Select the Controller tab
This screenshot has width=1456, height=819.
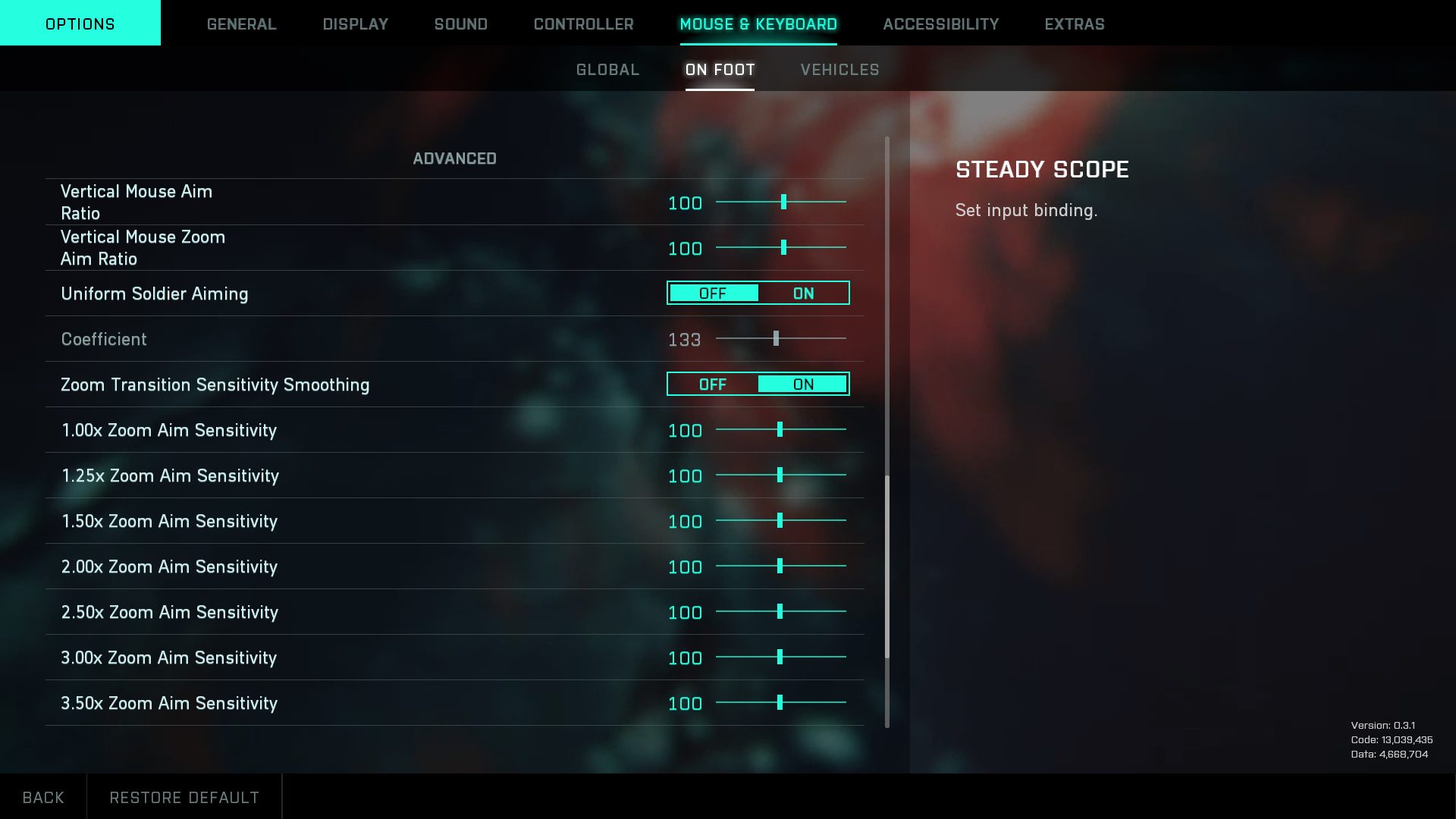click(583, 24)
